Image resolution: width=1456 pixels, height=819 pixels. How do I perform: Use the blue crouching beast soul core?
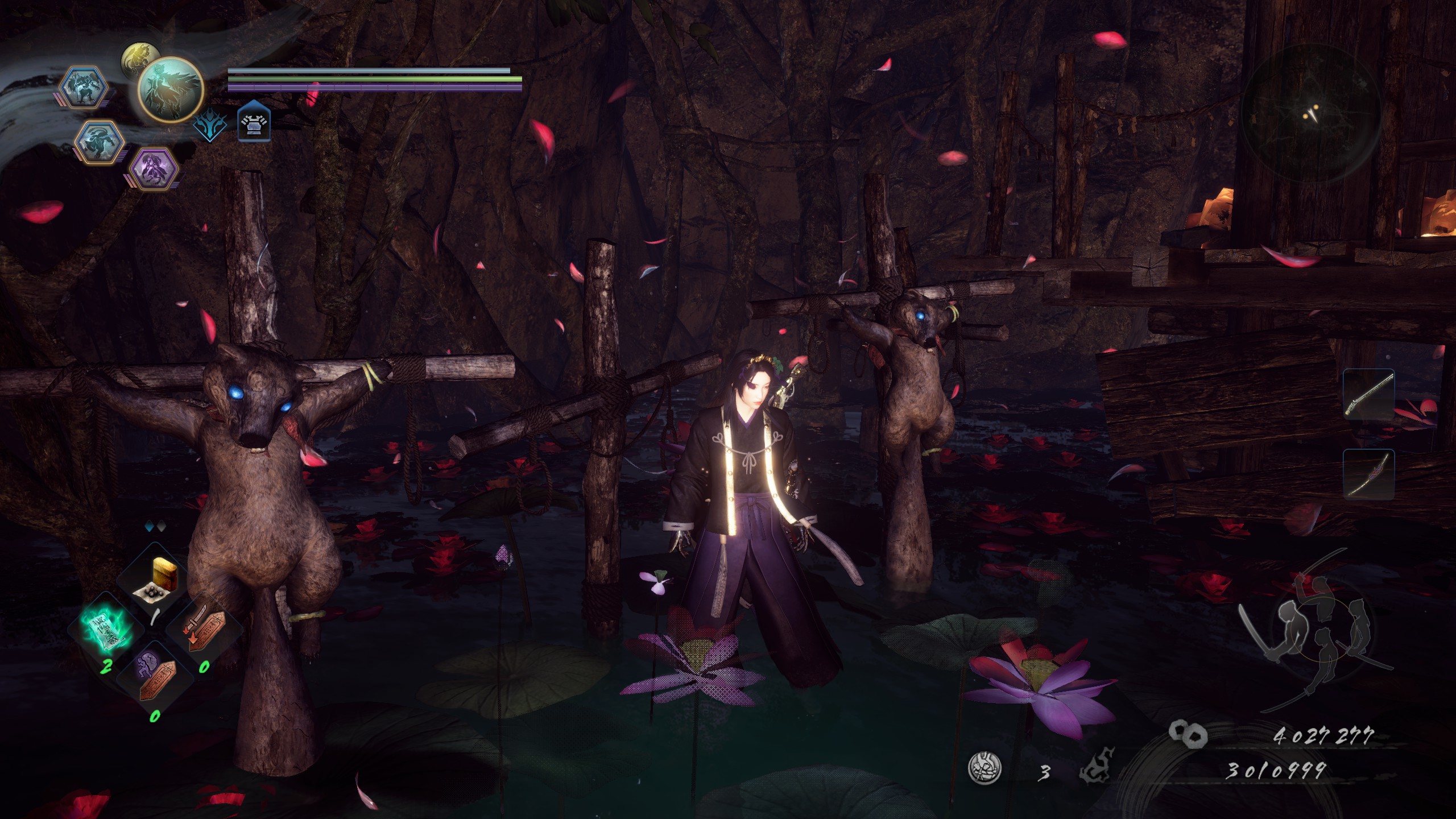tap(100, 142)
